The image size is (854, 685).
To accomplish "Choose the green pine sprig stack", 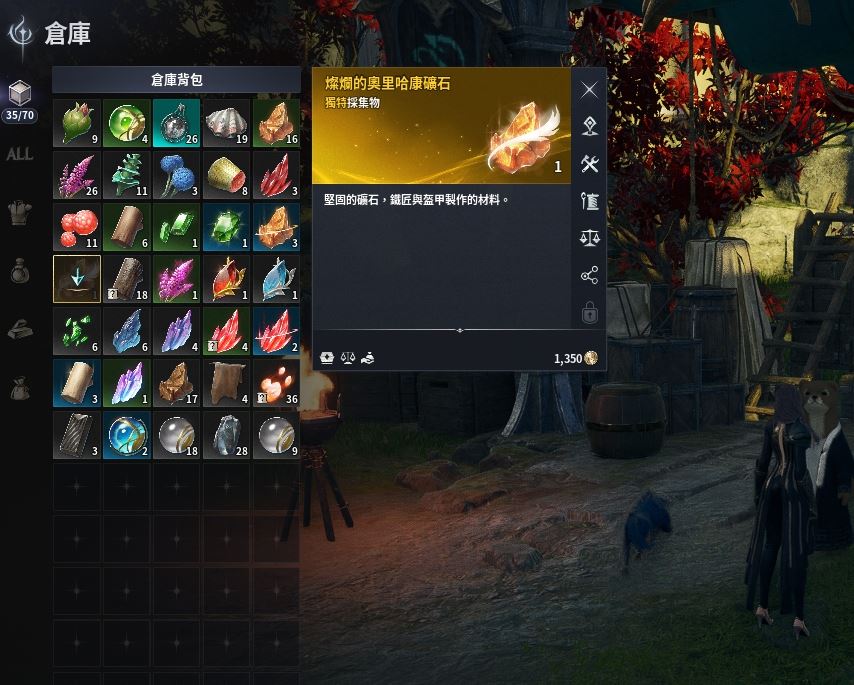I will click(127, 175).
